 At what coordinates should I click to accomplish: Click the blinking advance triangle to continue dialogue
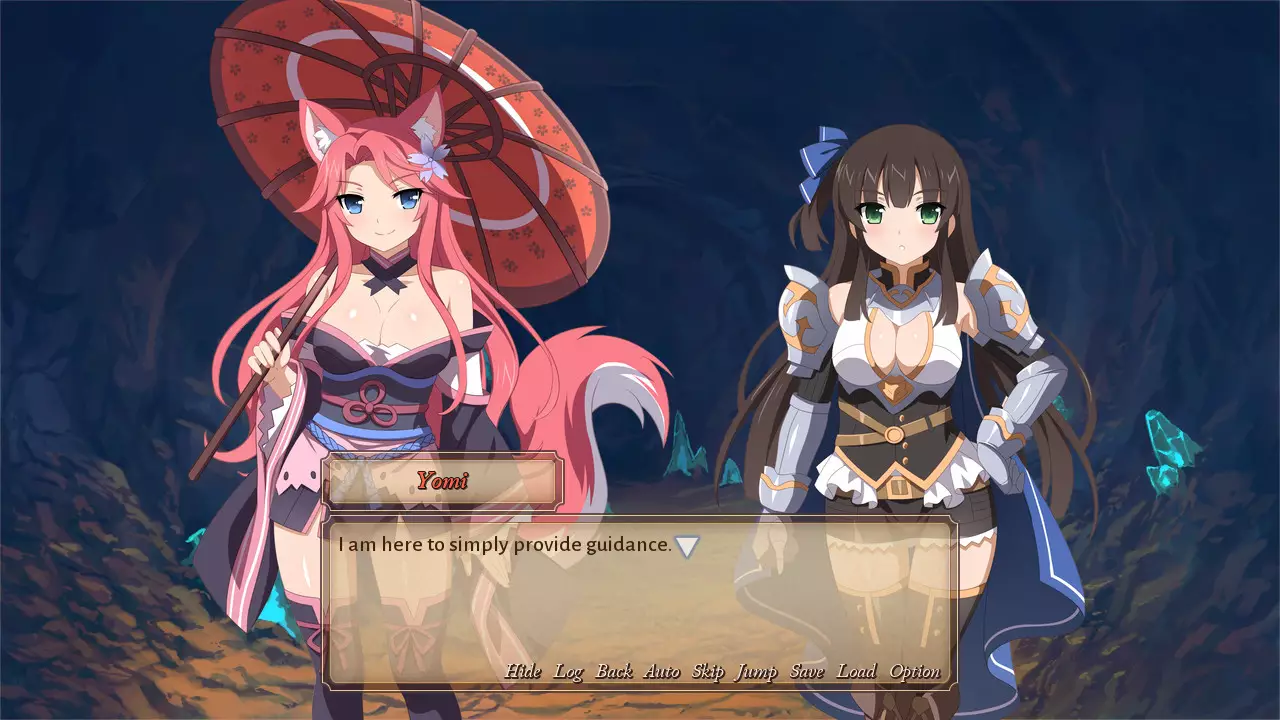click(x=687, y=544)
